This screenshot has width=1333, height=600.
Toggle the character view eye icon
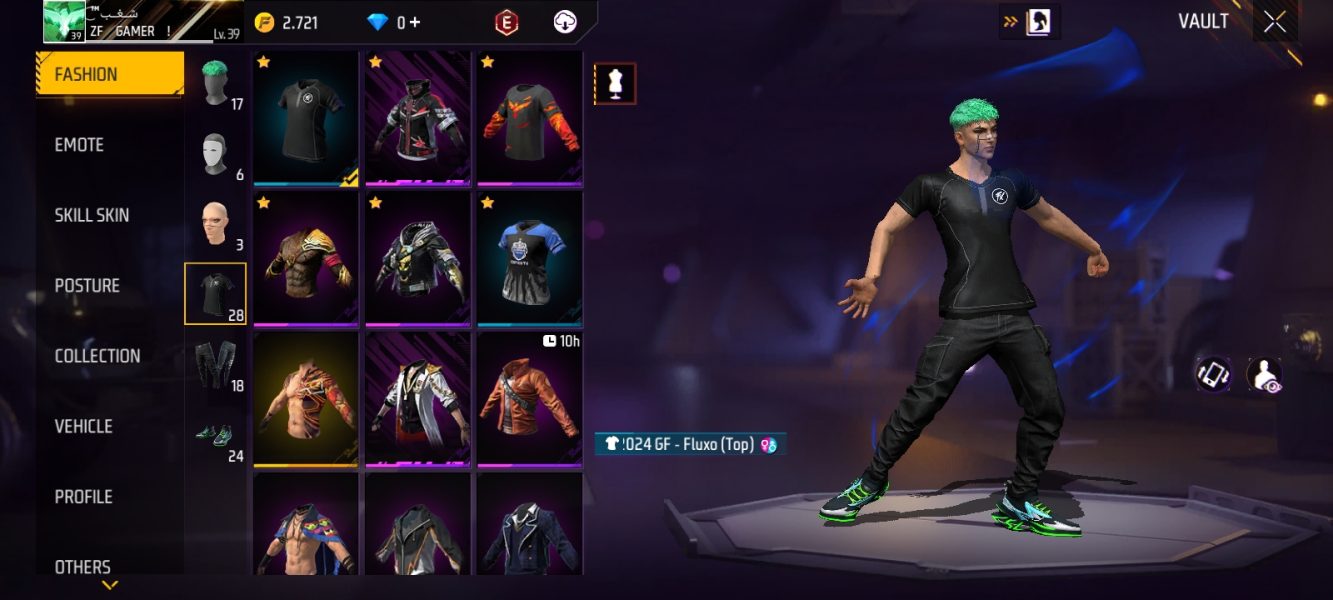1265,375
